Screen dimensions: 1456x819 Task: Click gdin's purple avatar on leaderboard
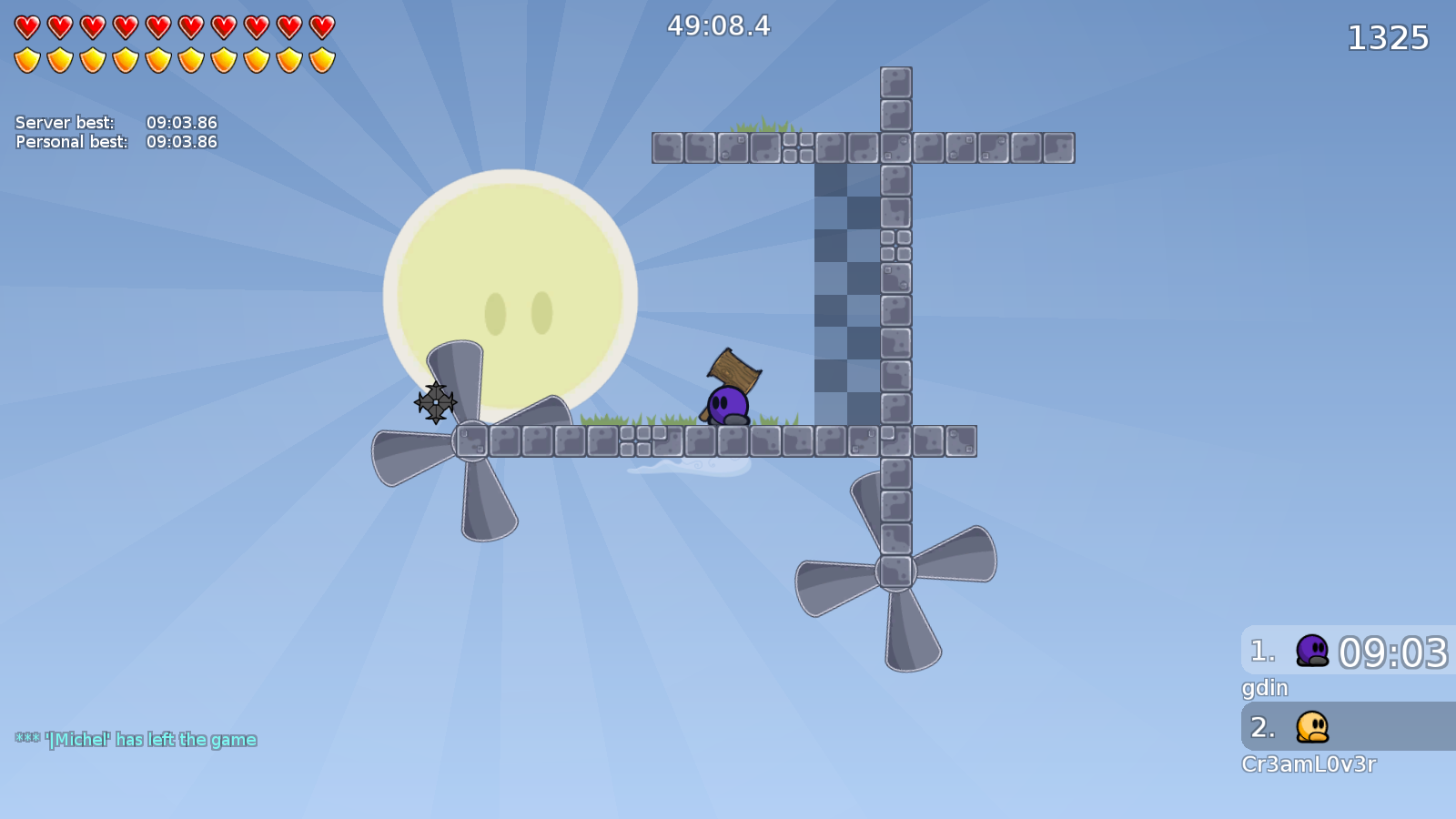click(1310, 652)
